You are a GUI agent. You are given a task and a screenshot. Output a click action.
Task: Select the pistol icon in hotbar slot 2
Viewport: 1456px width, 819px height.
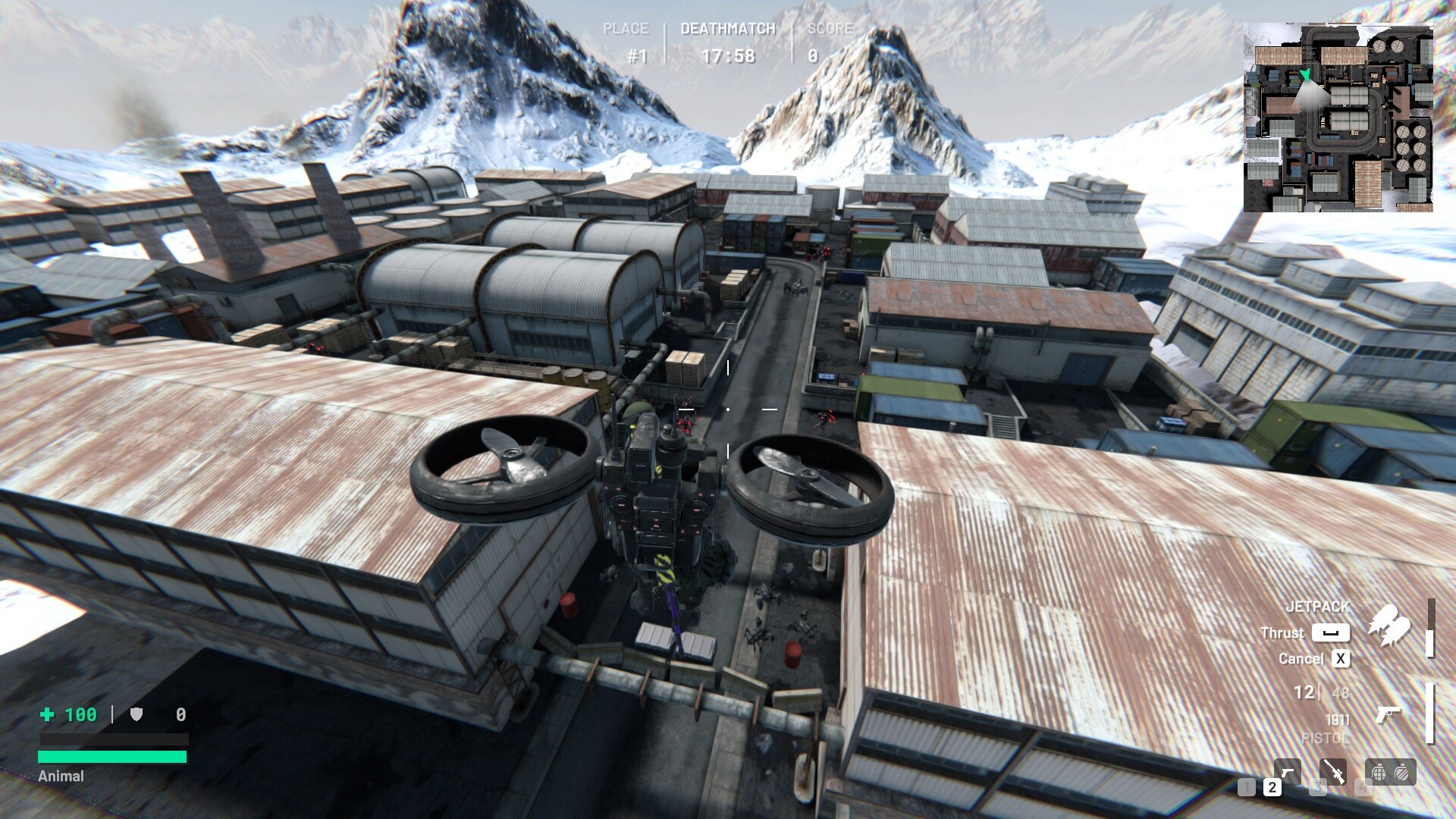pos(1287,771)
